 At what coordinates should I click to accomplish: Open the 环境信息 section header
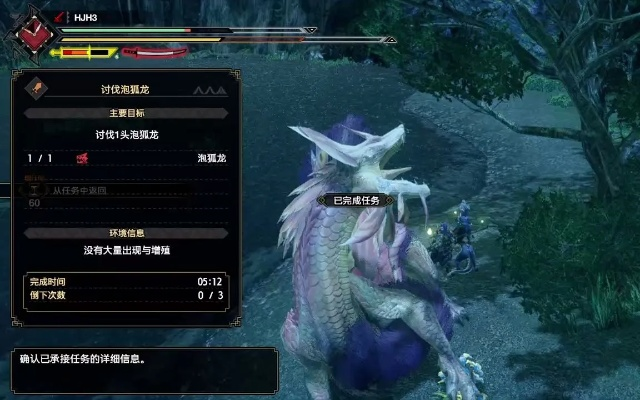pos(126,232)
